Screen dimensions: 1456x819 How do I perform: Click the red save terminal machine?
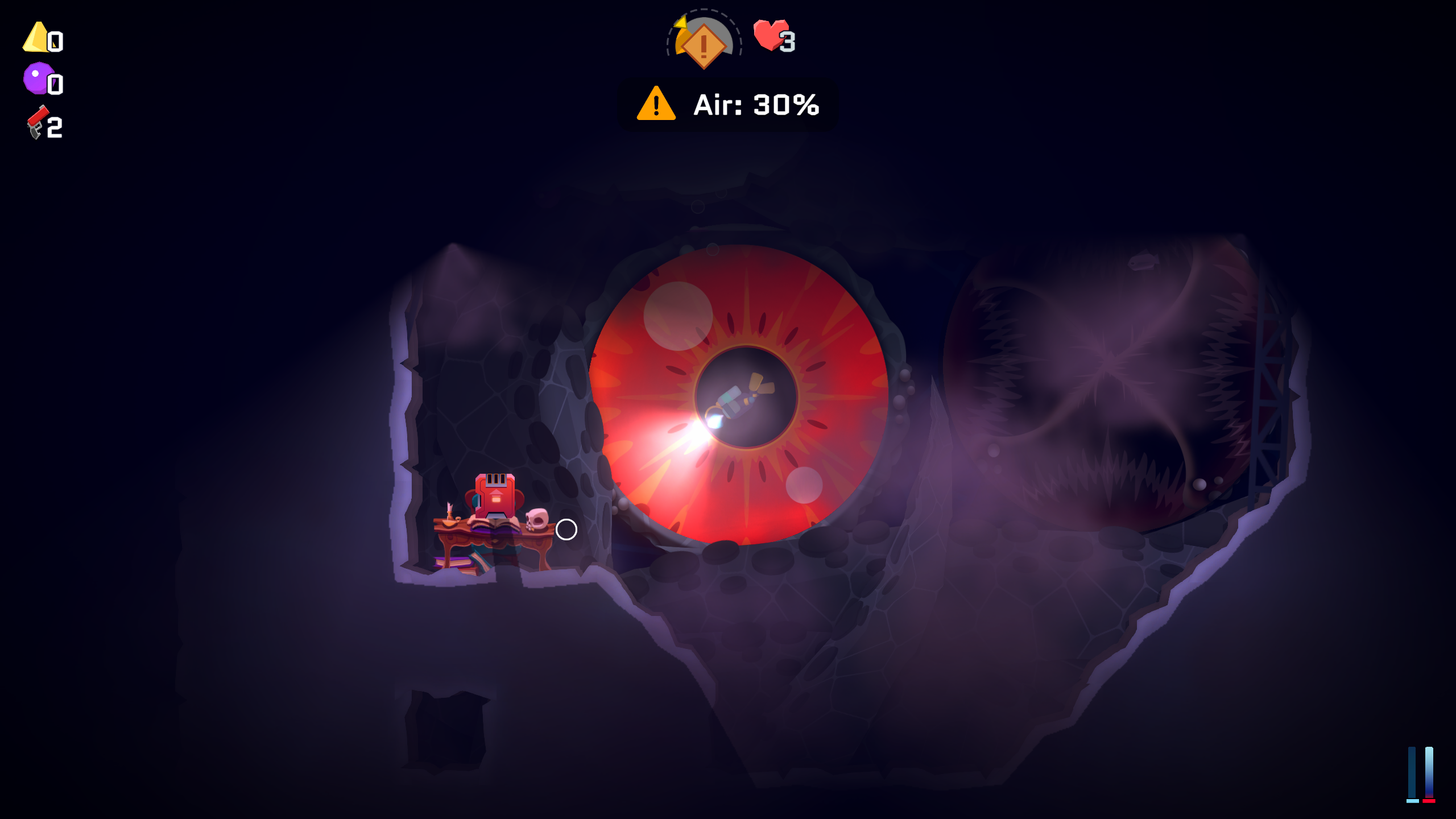(495, 495)
